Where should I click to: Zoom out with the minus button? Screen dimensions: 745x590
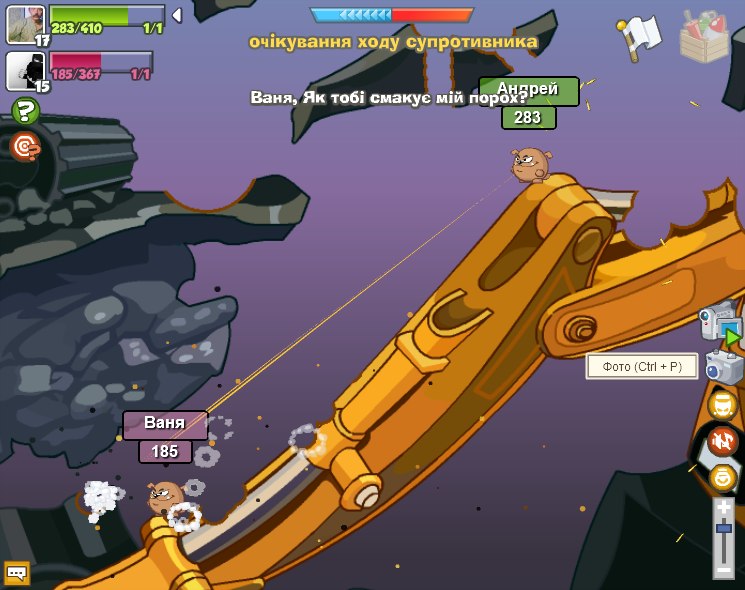pyautogui.click(x=724, y=569)
